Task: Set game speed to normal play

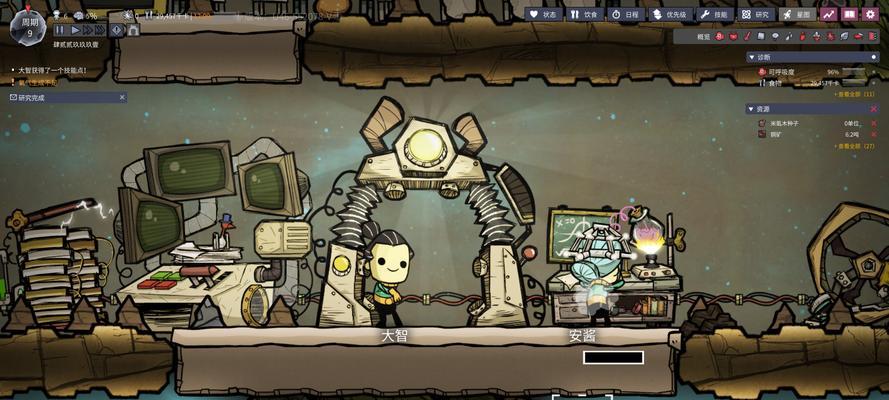Action: [74, 31]
